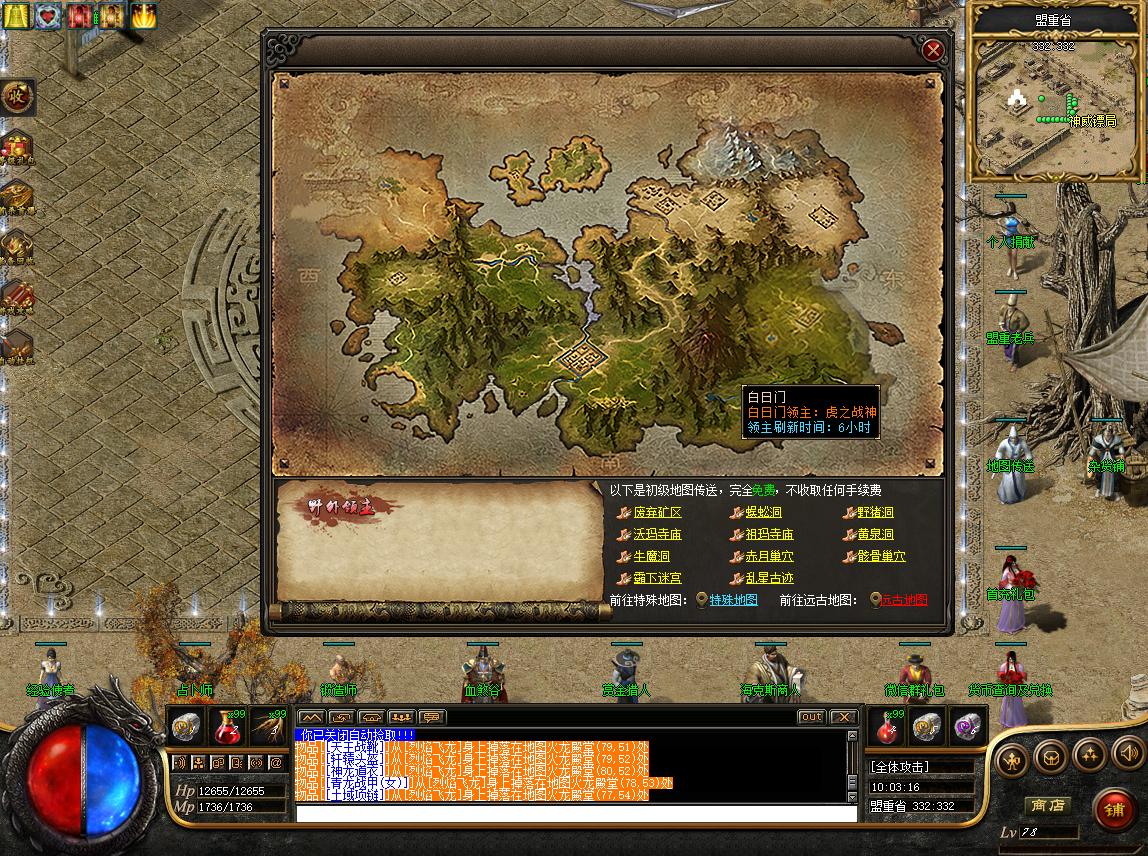Choose the 沃玛寺庙 destination

(x=657, y=534)
